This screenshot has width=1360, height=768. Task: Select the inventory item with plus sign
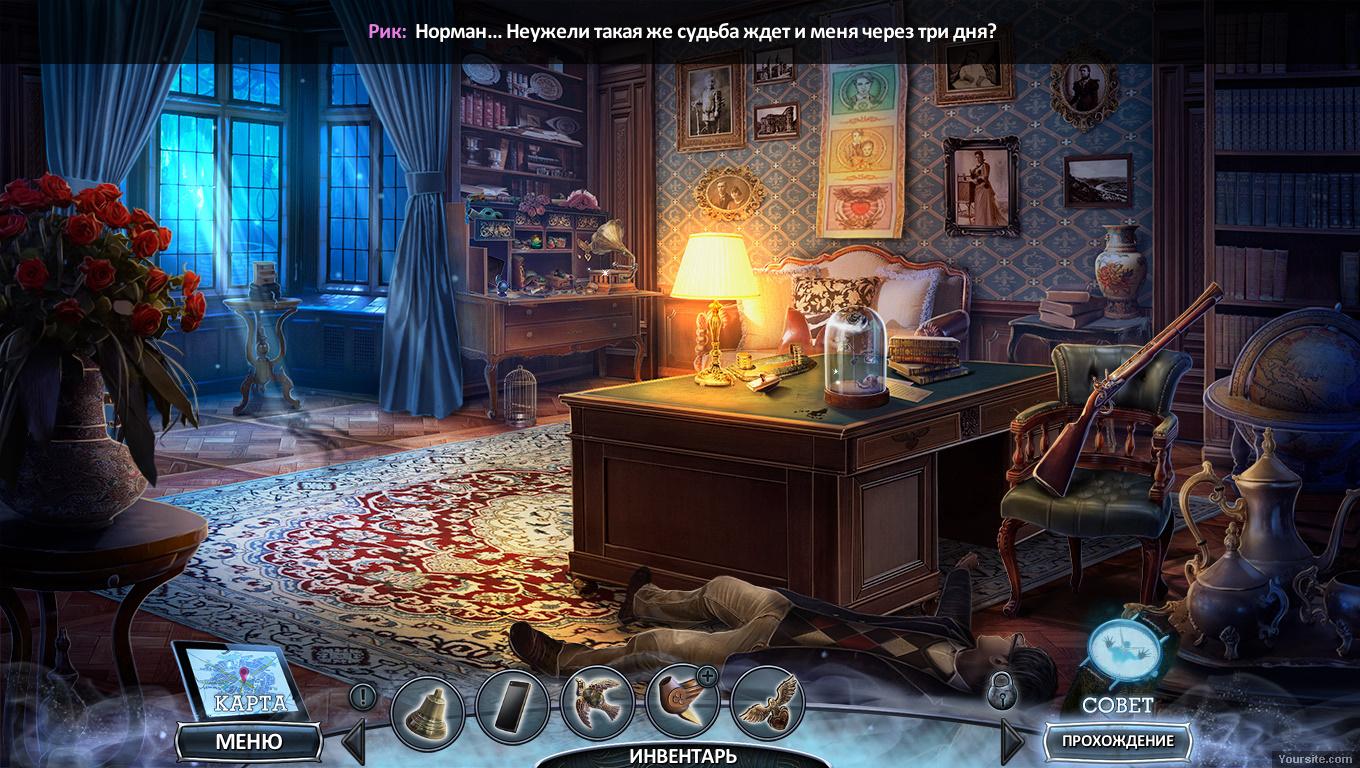pyautogui.click(x=683, y=702)
